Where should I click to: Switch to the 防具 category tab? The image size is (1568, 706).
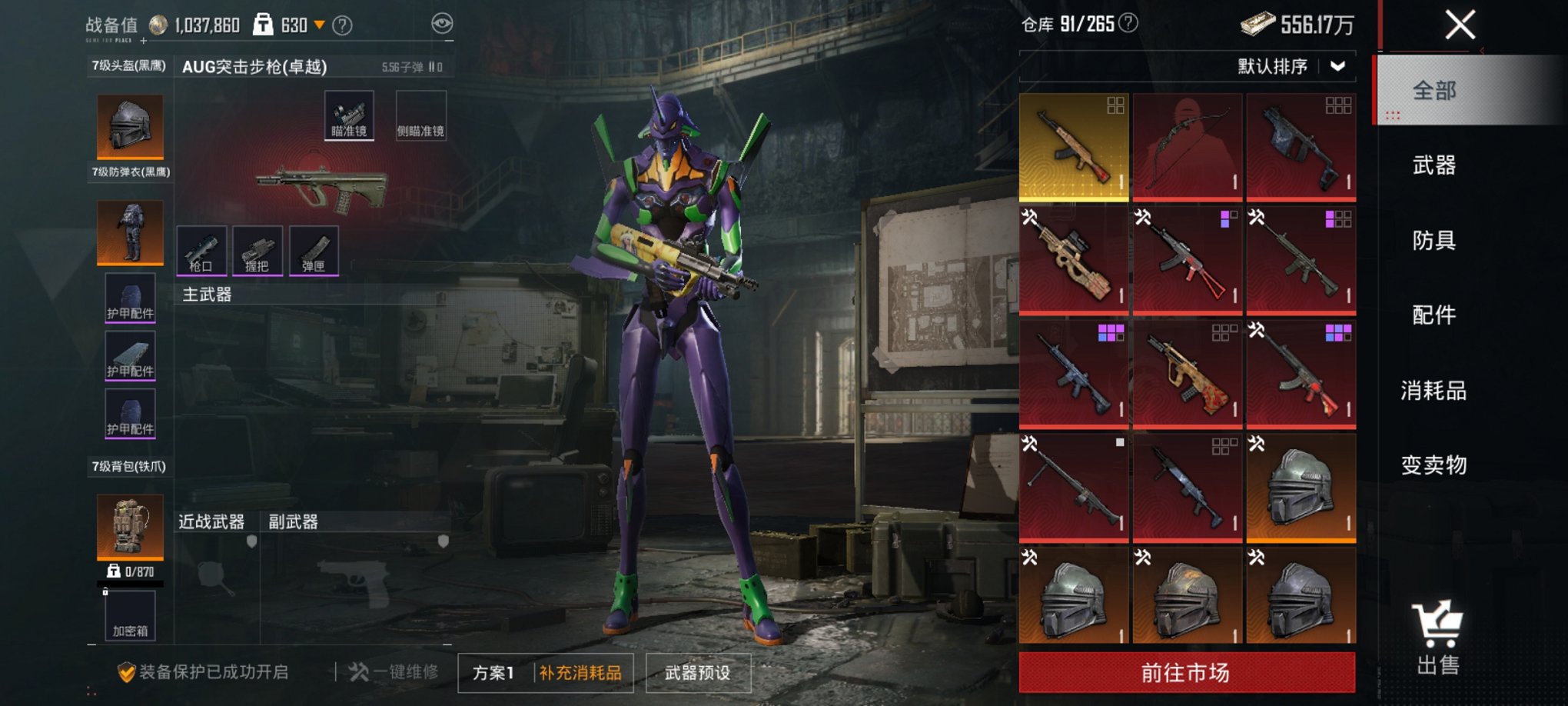1433,241
